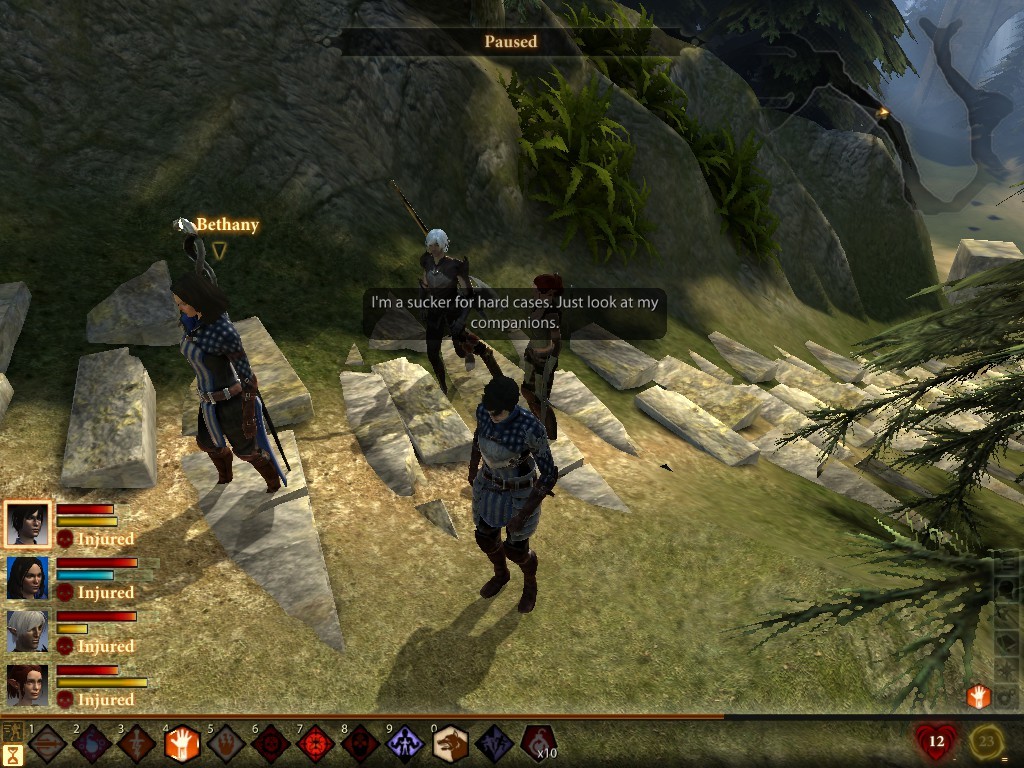Image resolution: width=1024 pixels, height=768 pixels.
Task: Select Bethany's portrait with blue background
Action: (x=27, y=578)
